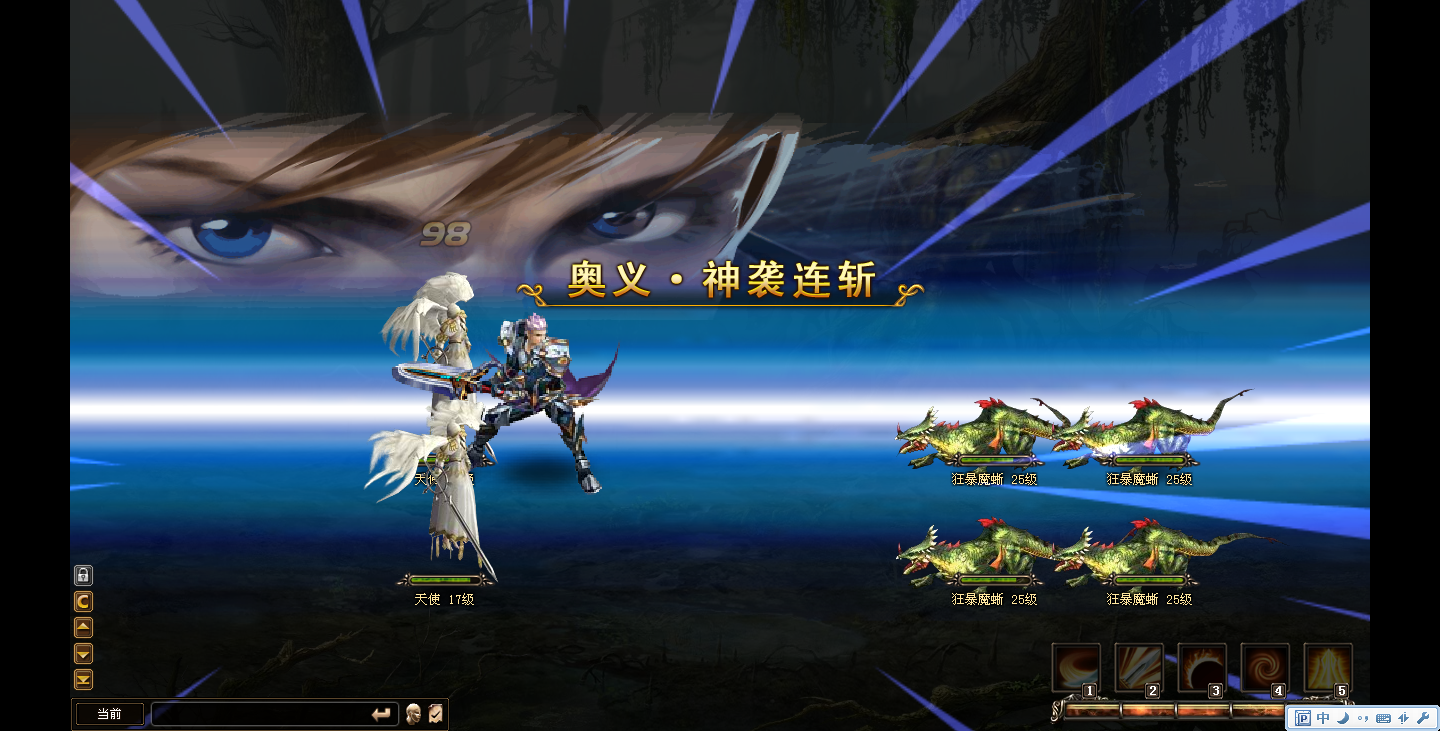Switch input language via the 中 button
The height and width of the screenshot is (731, 1440).
pyautogui.click(x=1324, y=718)
